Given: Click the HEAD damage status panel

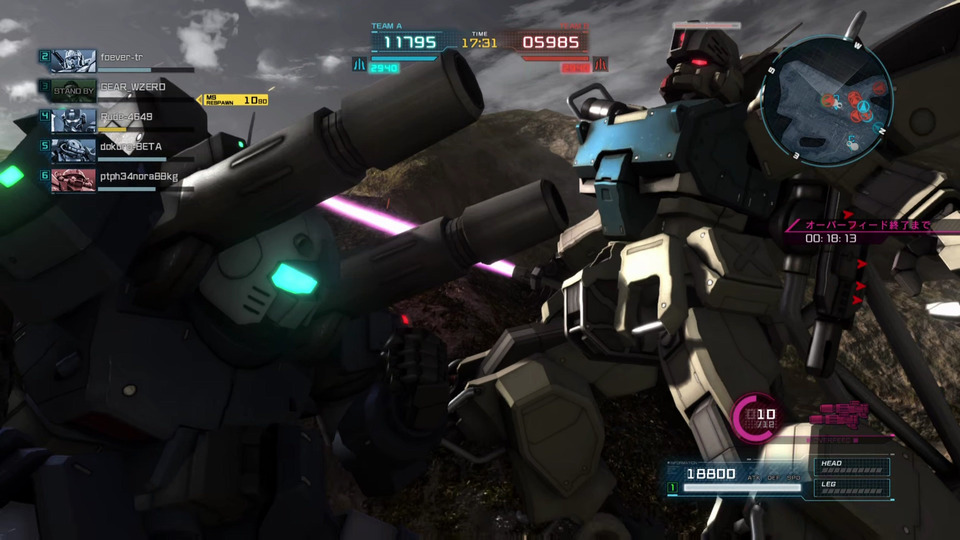Looking at the screenshot, I should (853, 467).
